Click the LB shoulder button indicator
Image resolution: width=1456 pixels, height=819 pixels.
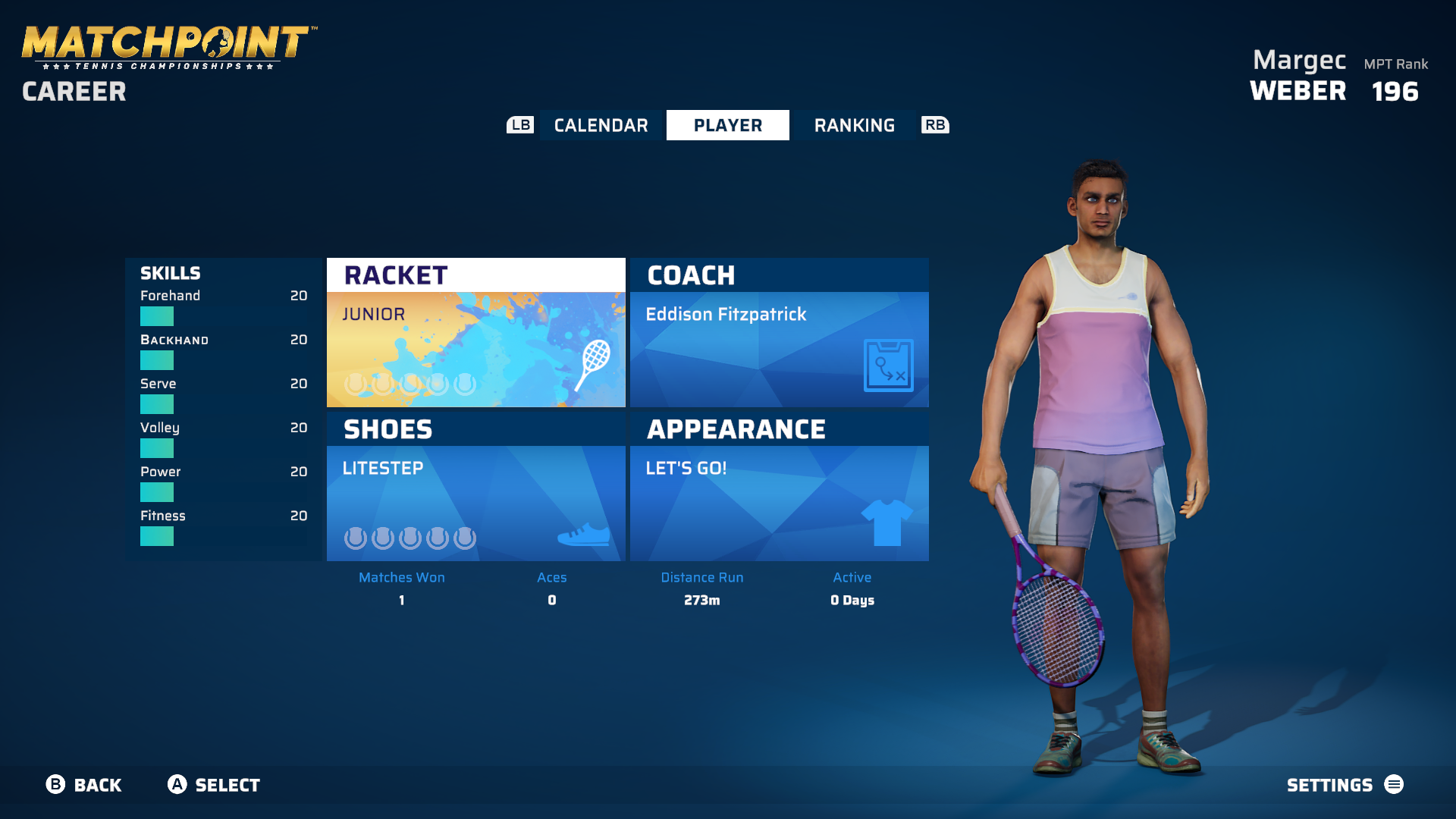[x=519, y=125]
